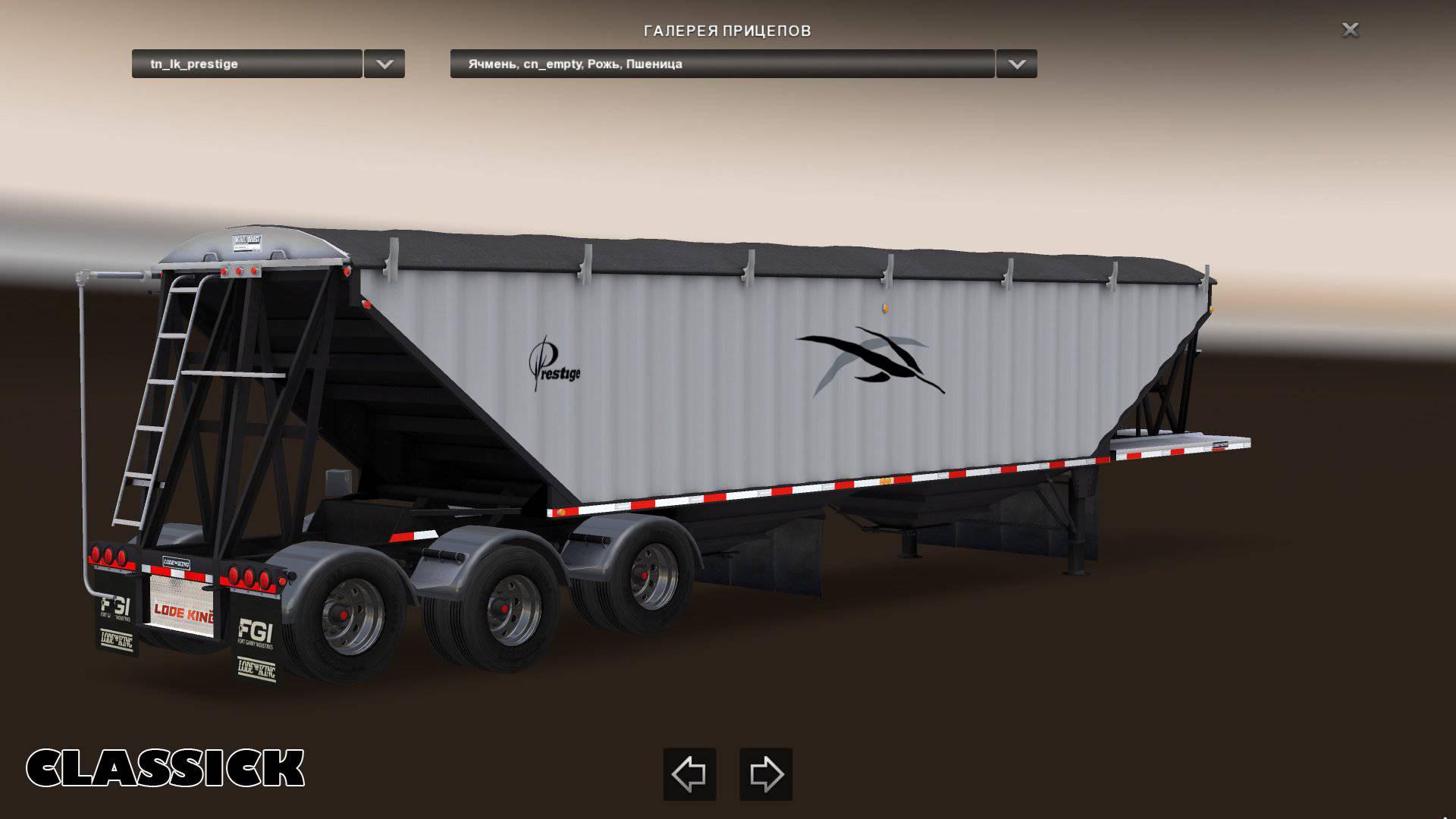Viewport: 1456px width, 819px height.
Task: Show the previous trailer with left arrow
Action: click(689, 774)
